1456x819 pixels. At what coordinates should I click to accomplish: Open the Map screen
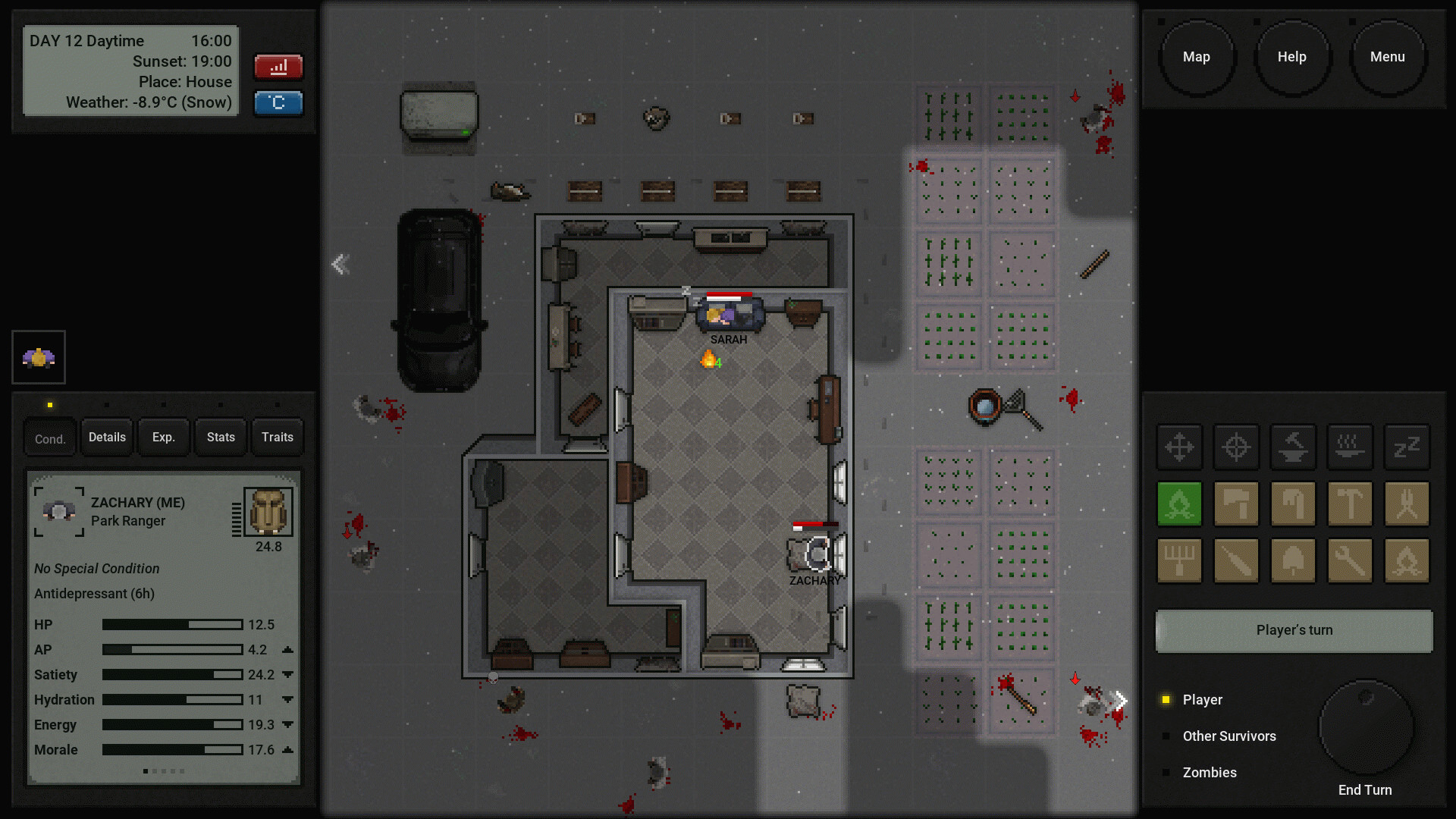[1196, 57]
